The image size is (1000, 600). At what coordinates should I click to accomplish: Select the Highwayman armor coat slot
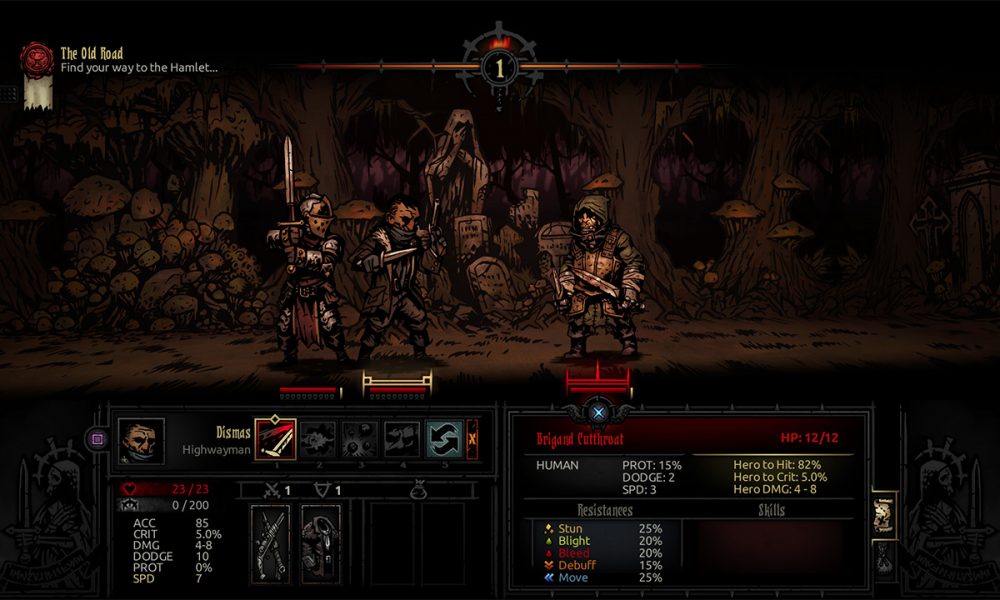tap(321, 543)
